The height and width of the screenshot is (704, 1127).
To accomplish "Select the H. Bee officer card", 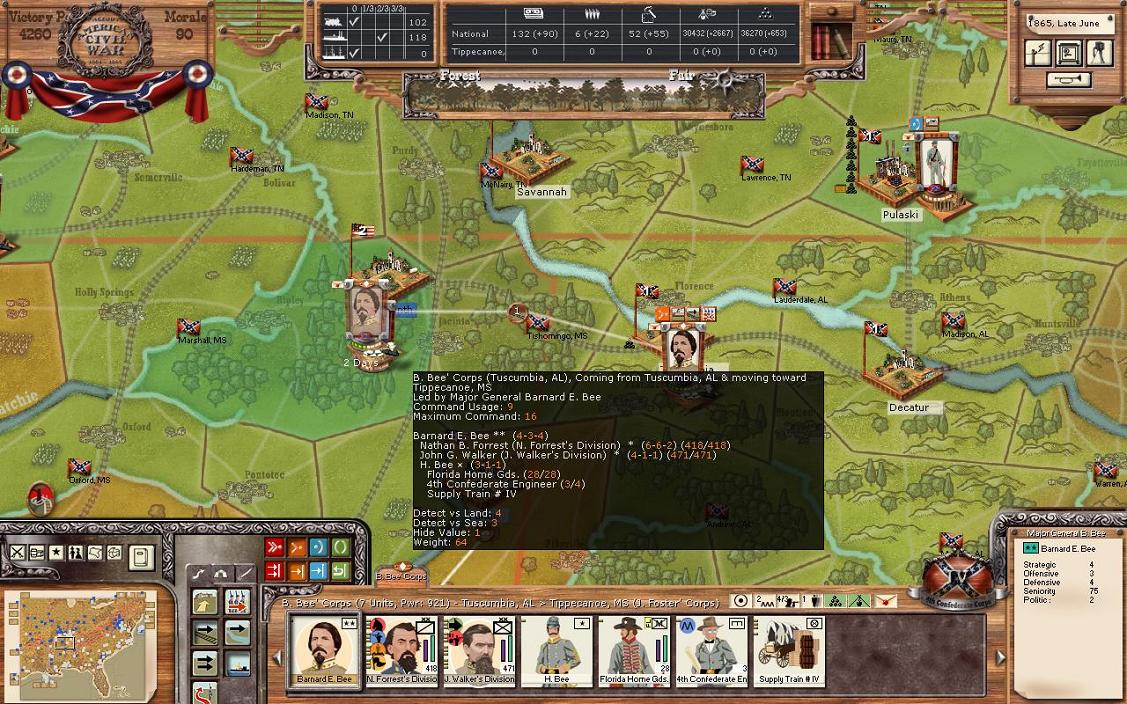I will pyautogui.click(x=556, y=651).
